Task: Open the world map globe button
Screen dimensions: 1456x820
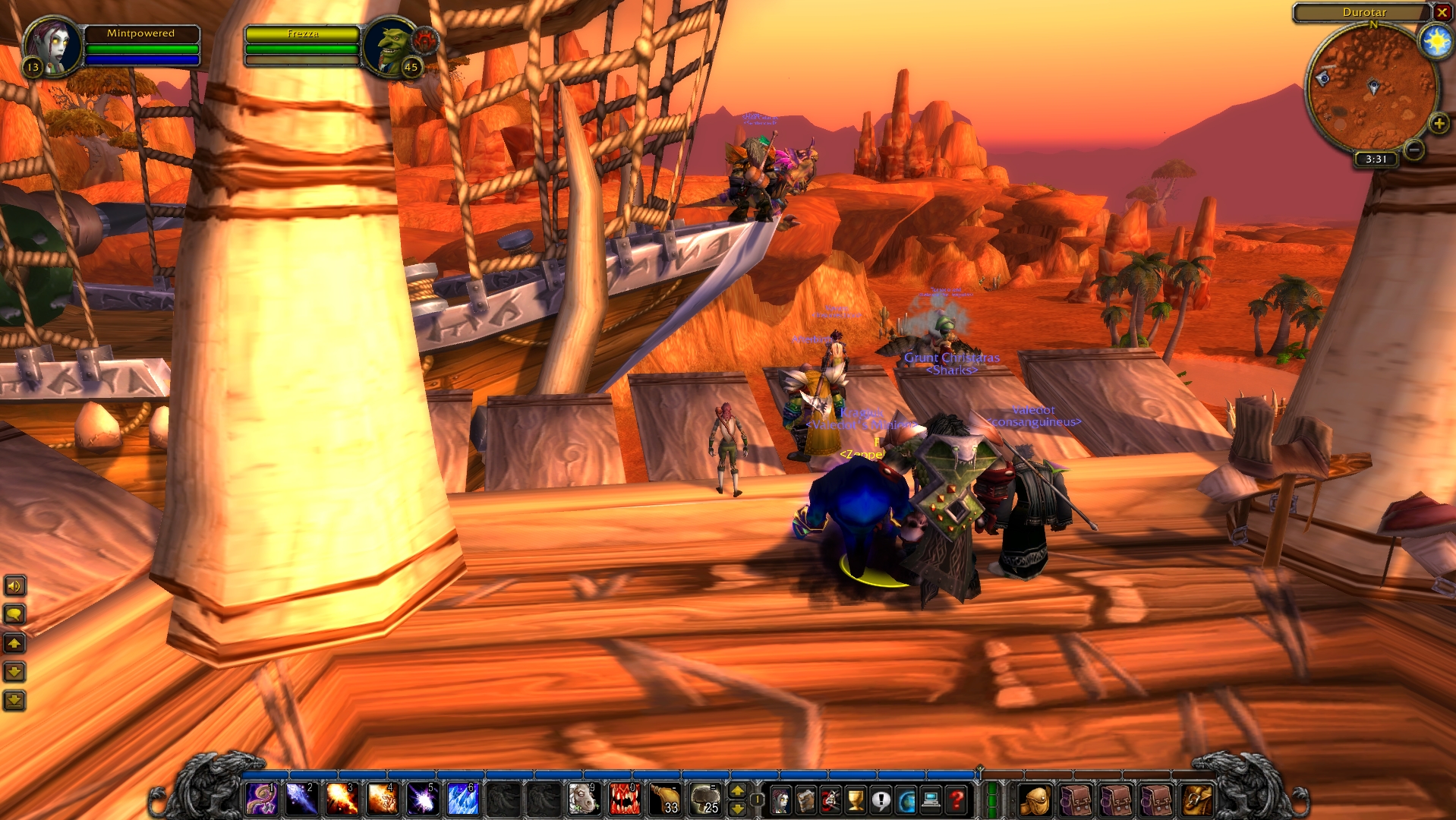Action: point(906,799)
